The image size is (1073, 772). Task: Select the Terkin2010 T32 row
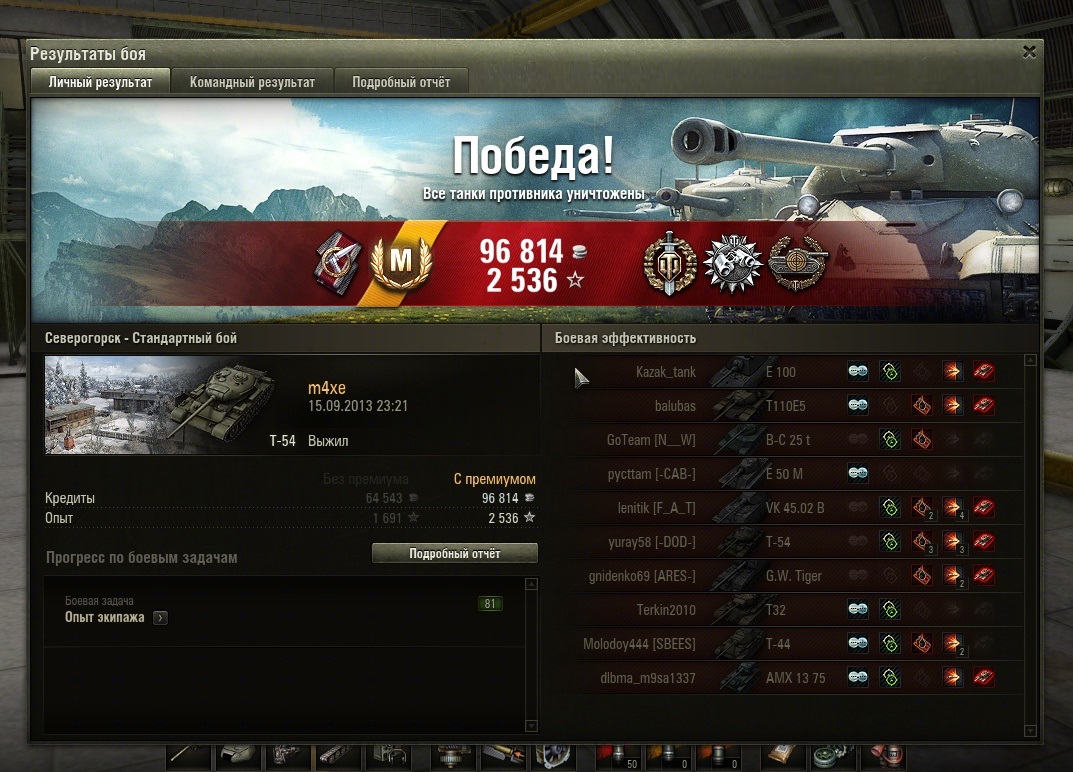(x=790, y=610)
